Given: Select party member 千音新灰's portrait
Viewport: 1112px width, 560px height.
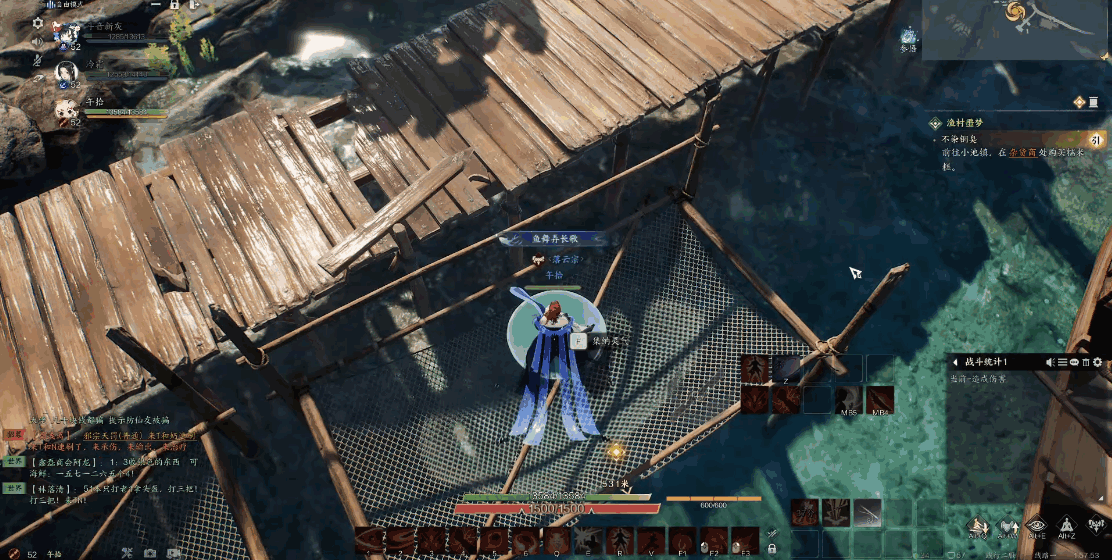Looking at the screenshot, I should (66, 34).
